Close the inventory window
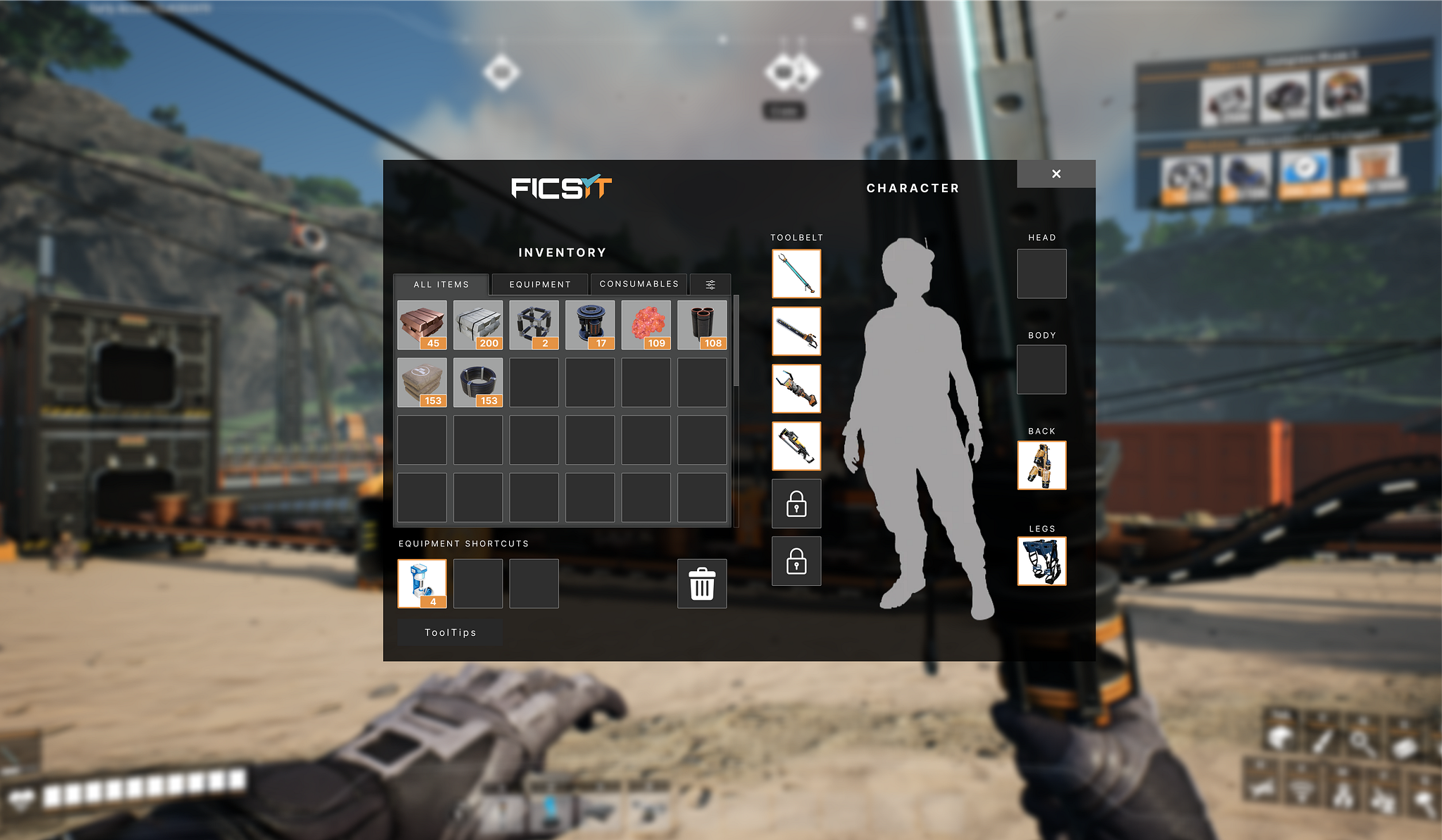 pos(1055,174)
